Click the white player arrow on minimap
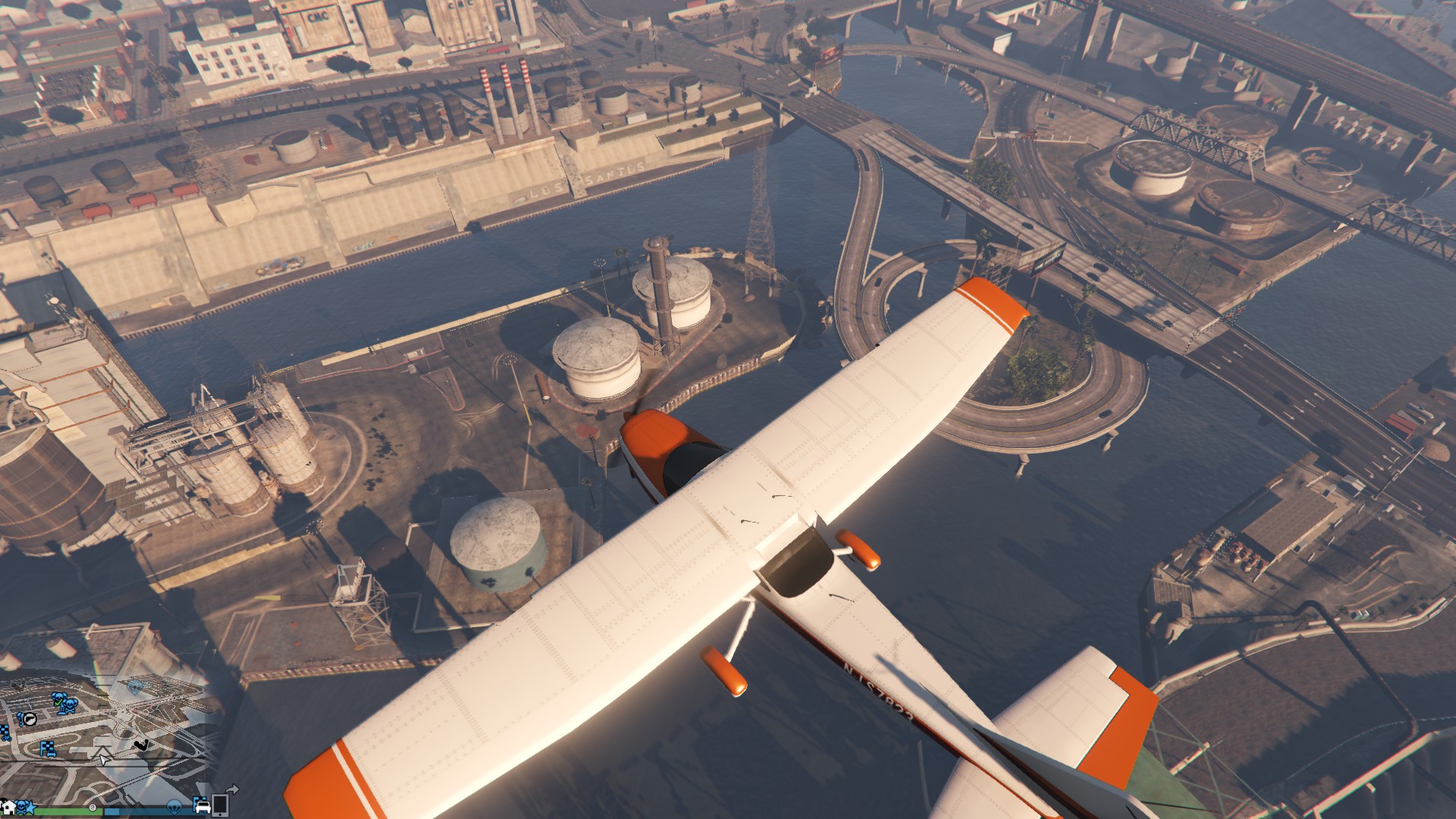The height and width of the screenshot is (819, 1456). point(104,760)
